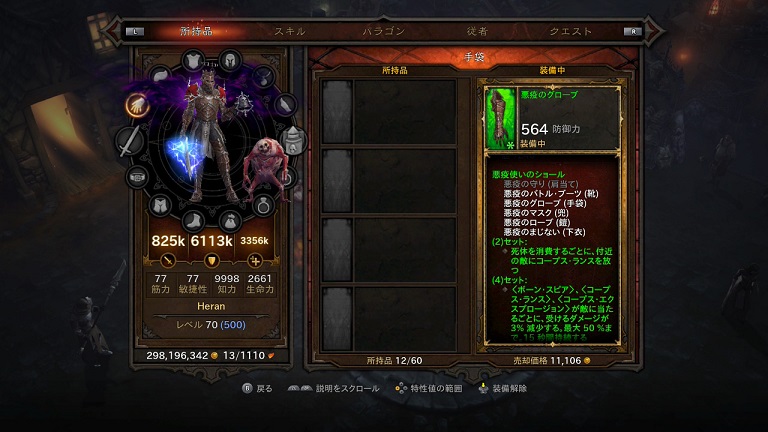The width and height of the screenshot is (768, 432).
Task: Switch to the パラゴン paragon tab
Action: [x=383, y=31]
